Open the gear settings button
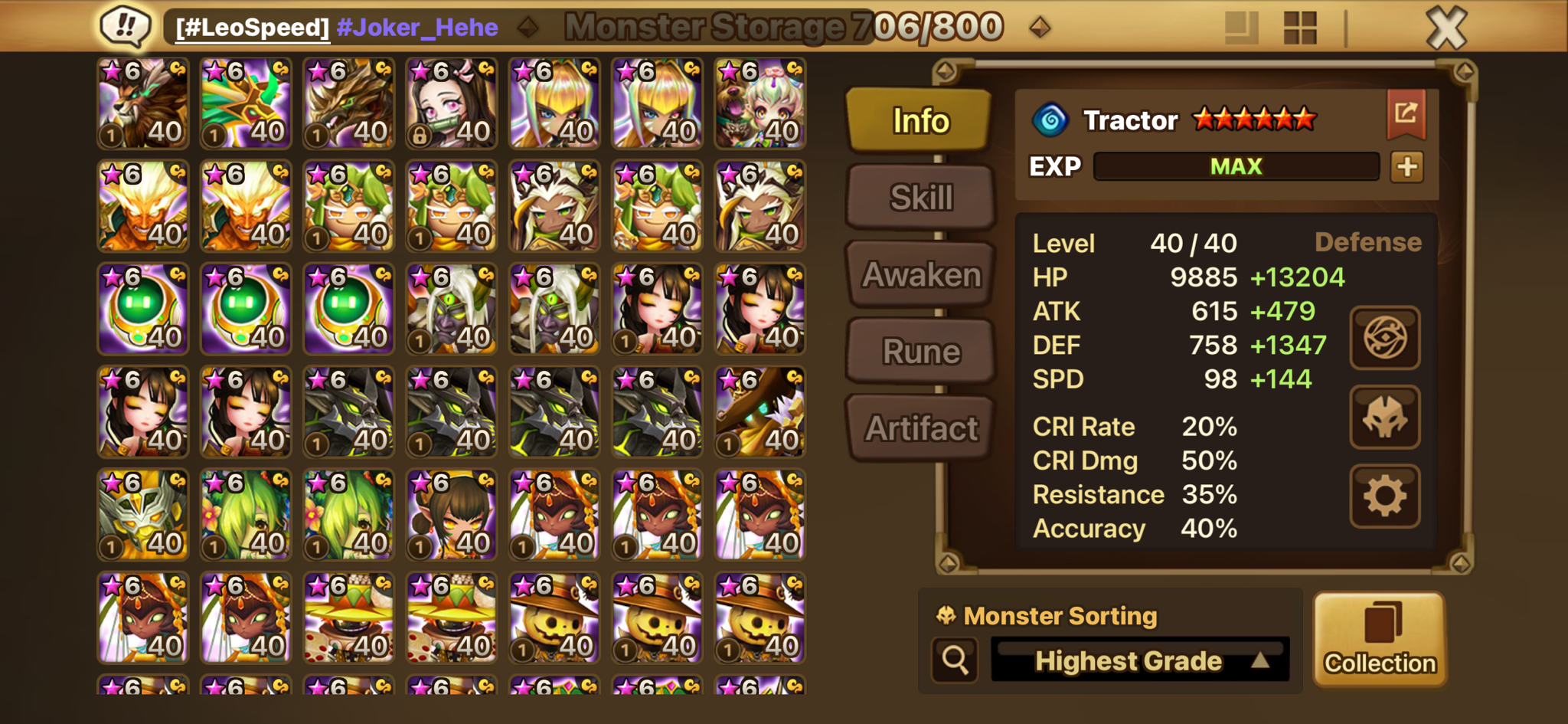1568x724 pixels. [x=1384, y=496]
